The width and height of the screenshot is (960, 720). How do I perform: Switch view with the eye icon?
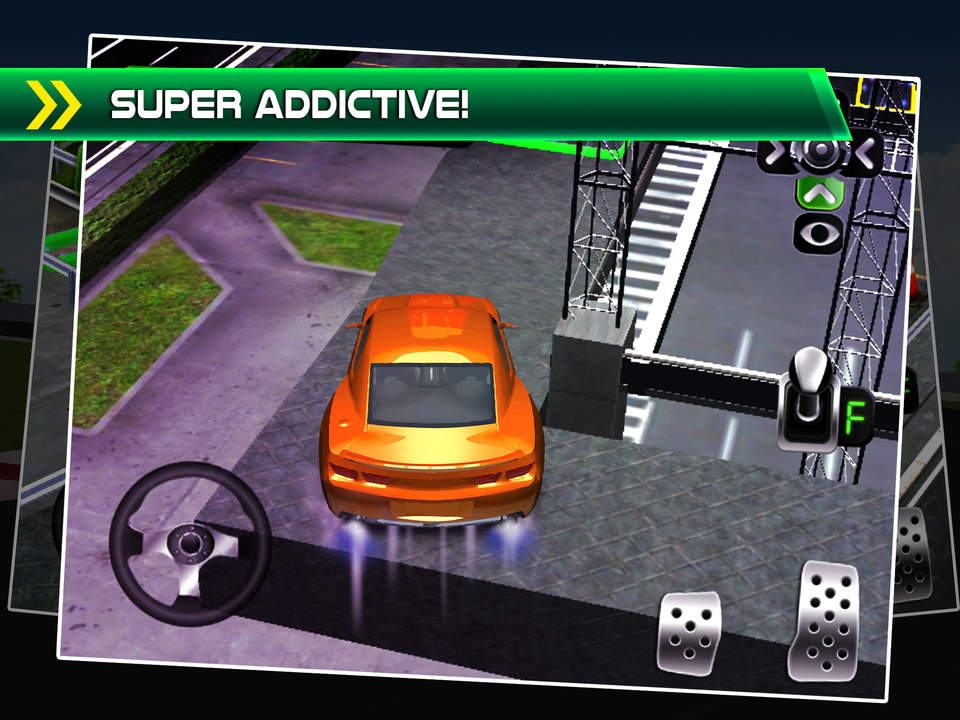[x=819, y=233]
